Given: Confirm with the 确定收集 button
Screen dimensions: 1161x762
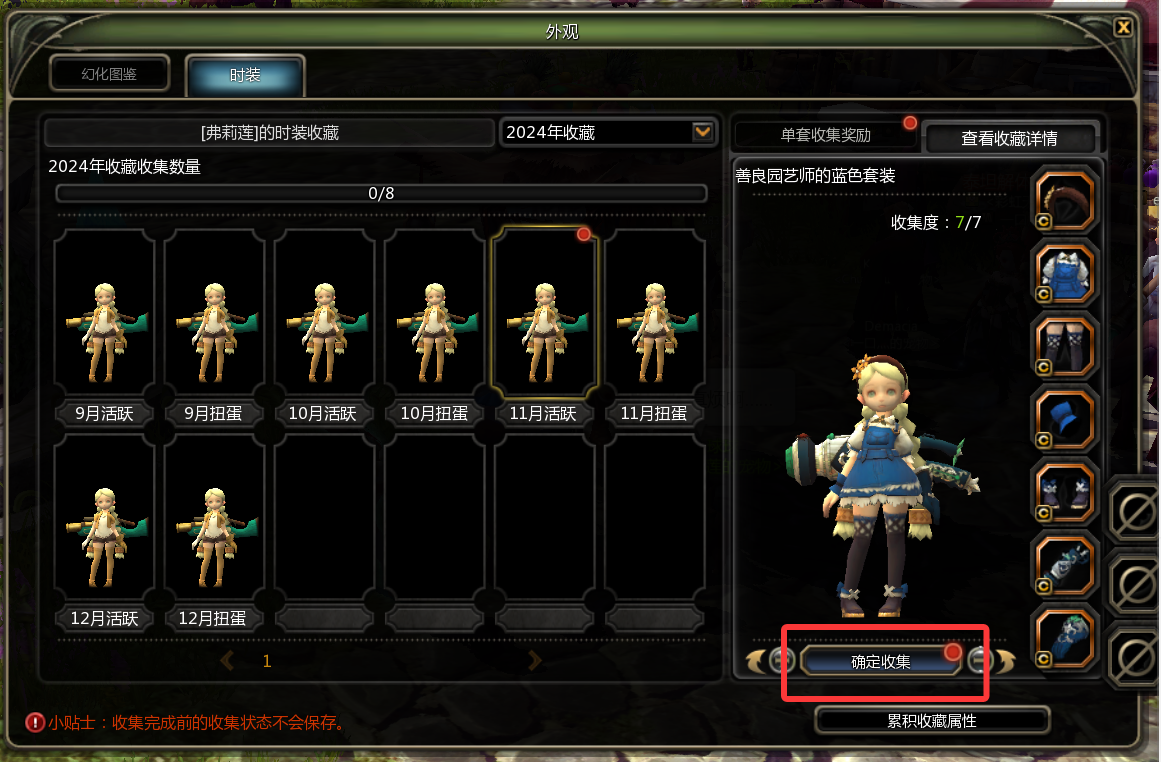Looking at the screenshot, I should click(x=881, y=661).
